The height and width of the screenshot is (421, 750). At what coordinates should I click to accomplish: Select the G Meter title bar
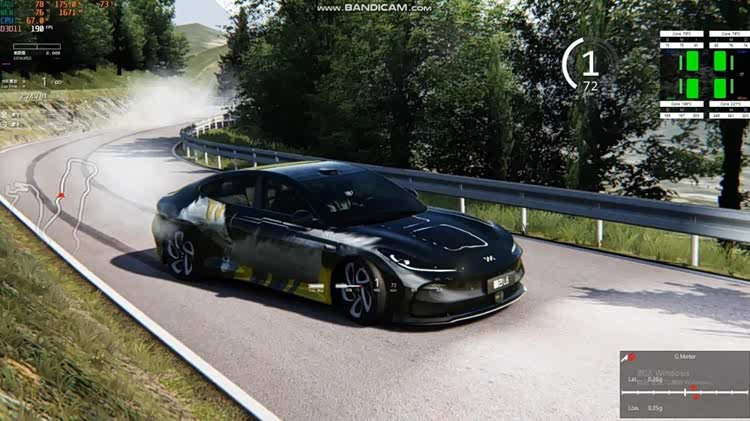(x=685, y=357)
